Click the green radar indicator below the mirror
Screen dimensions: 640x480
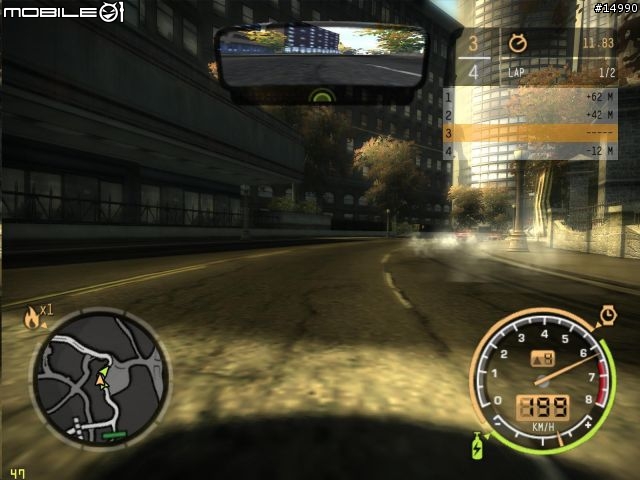pyautogui.click(x=322, y=97)
